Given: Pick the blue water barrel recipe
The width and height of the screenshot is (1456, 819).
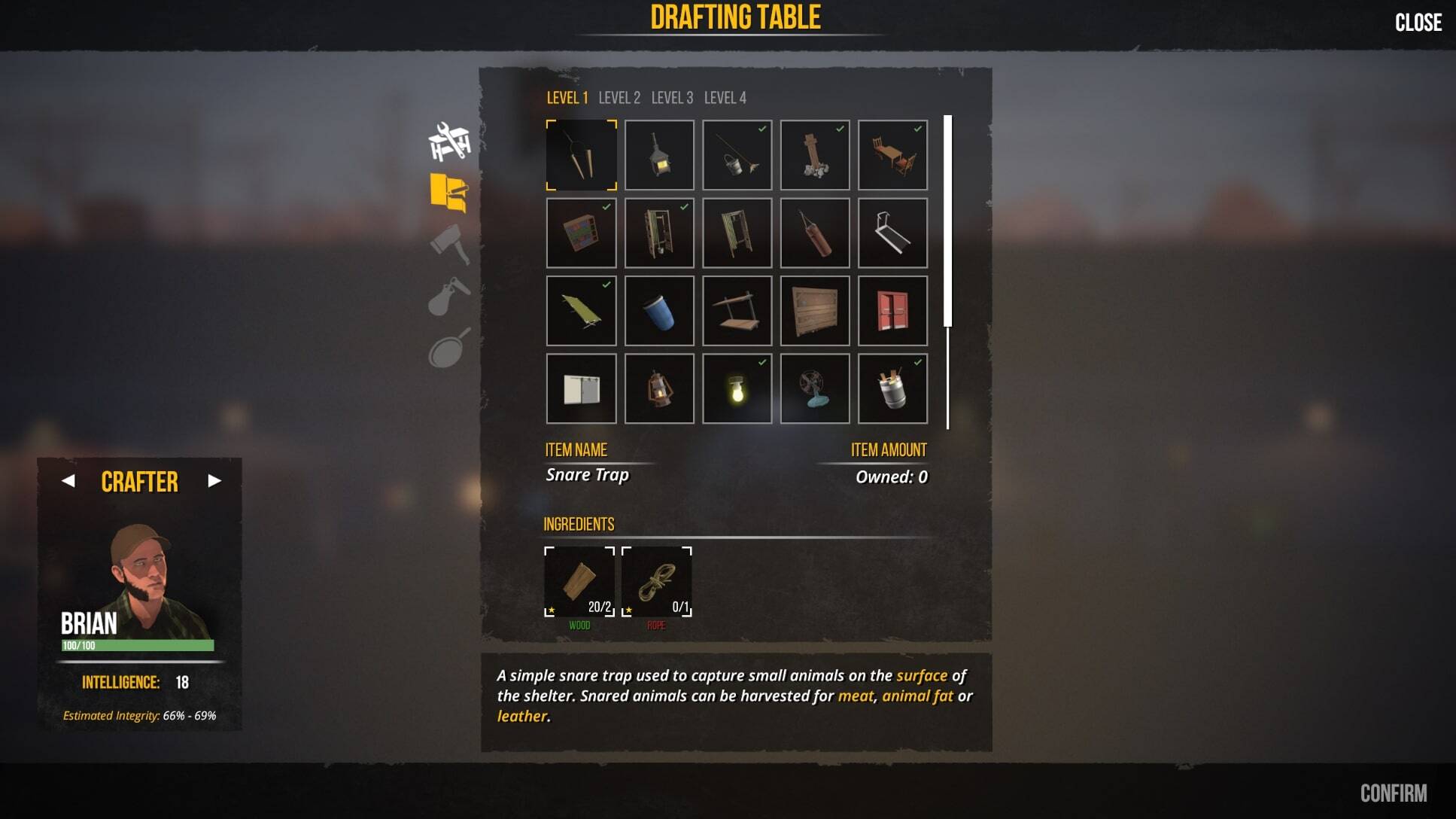Looking at the screenshot, I should pyautogui.click(x=659, y=311).
